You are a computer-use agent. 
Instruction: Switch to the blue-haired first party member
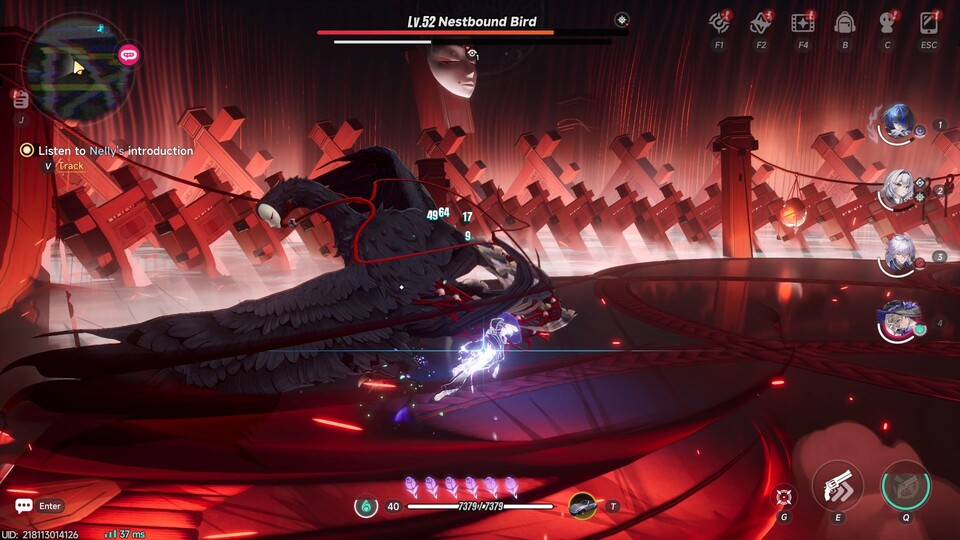click(x=896, y=125)
